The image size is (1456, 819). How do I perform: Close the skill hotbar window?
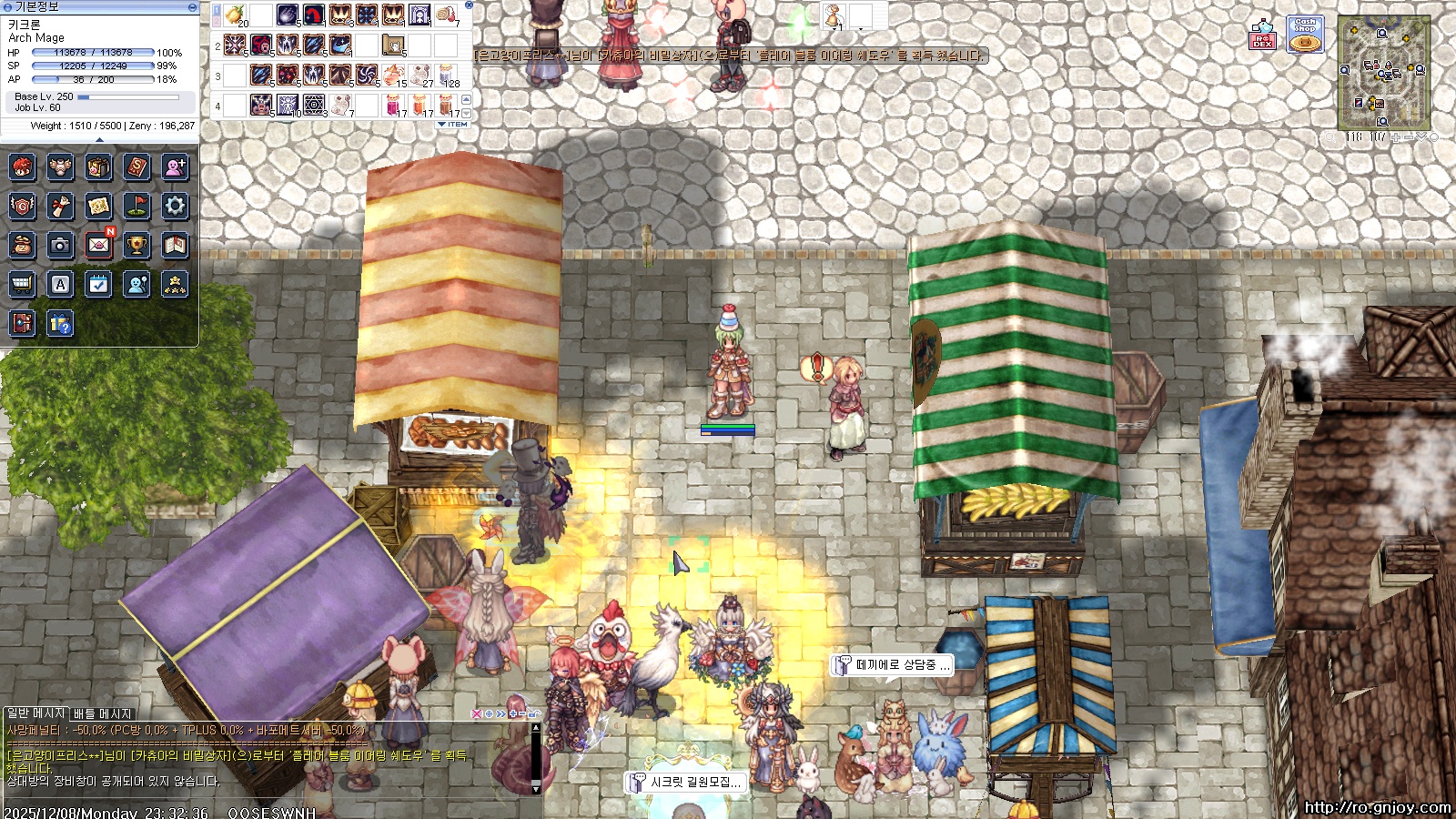[469, 5]
